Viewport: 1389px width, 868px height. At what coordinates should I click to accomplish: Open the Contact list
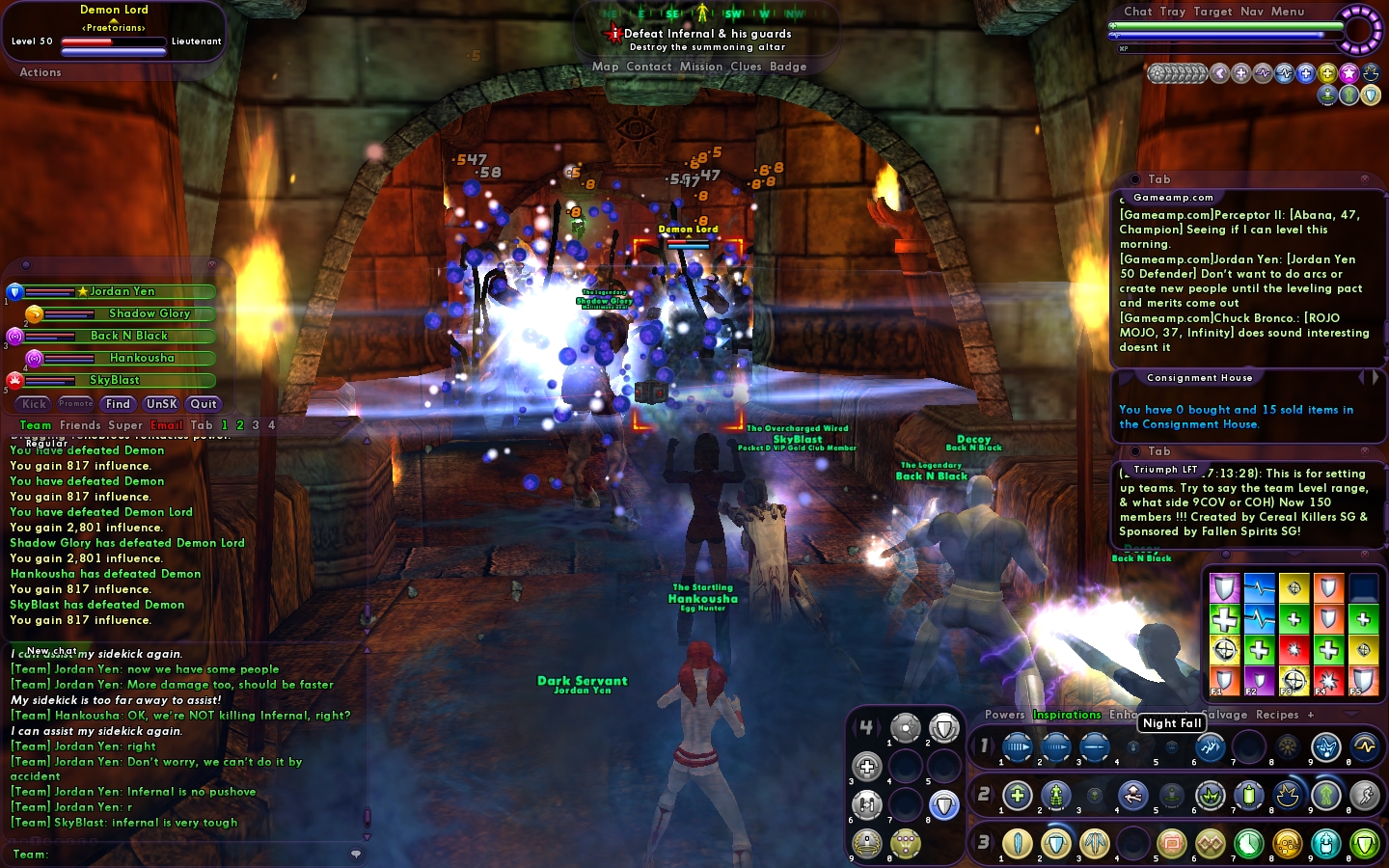click(x=648, y=67)
